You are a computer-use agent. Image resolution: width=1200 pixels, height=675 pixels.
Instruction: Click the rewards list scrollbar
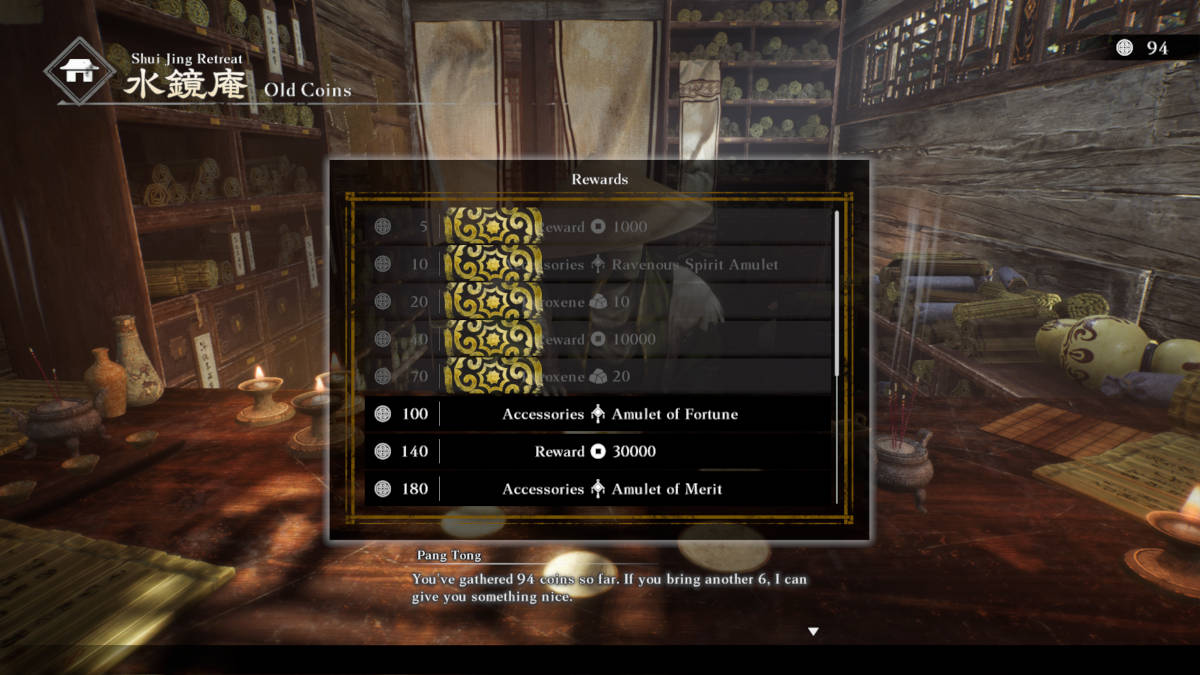(837, 290)
